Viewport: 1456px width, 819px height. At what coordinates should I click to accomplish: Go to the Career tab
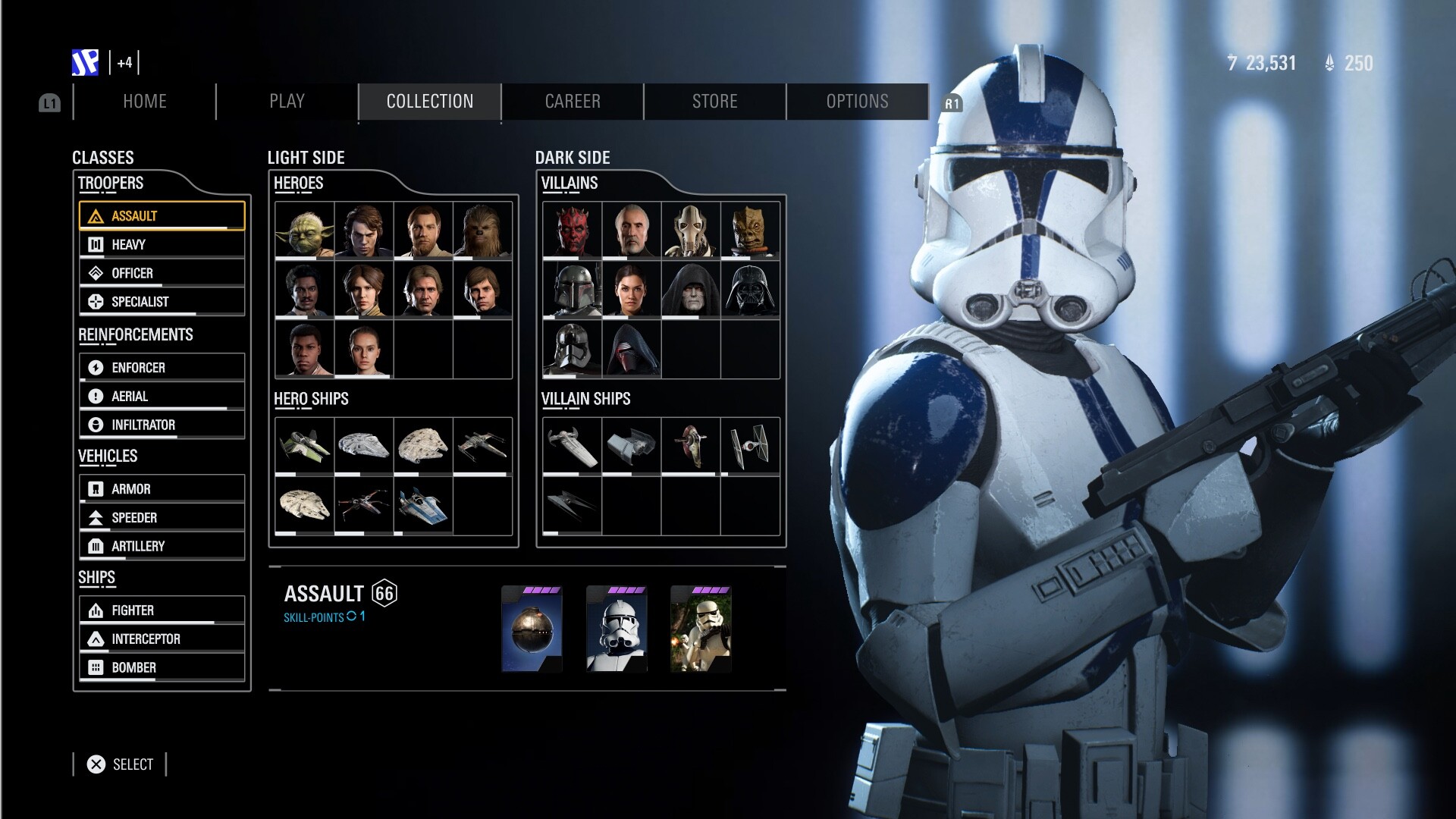573,102
